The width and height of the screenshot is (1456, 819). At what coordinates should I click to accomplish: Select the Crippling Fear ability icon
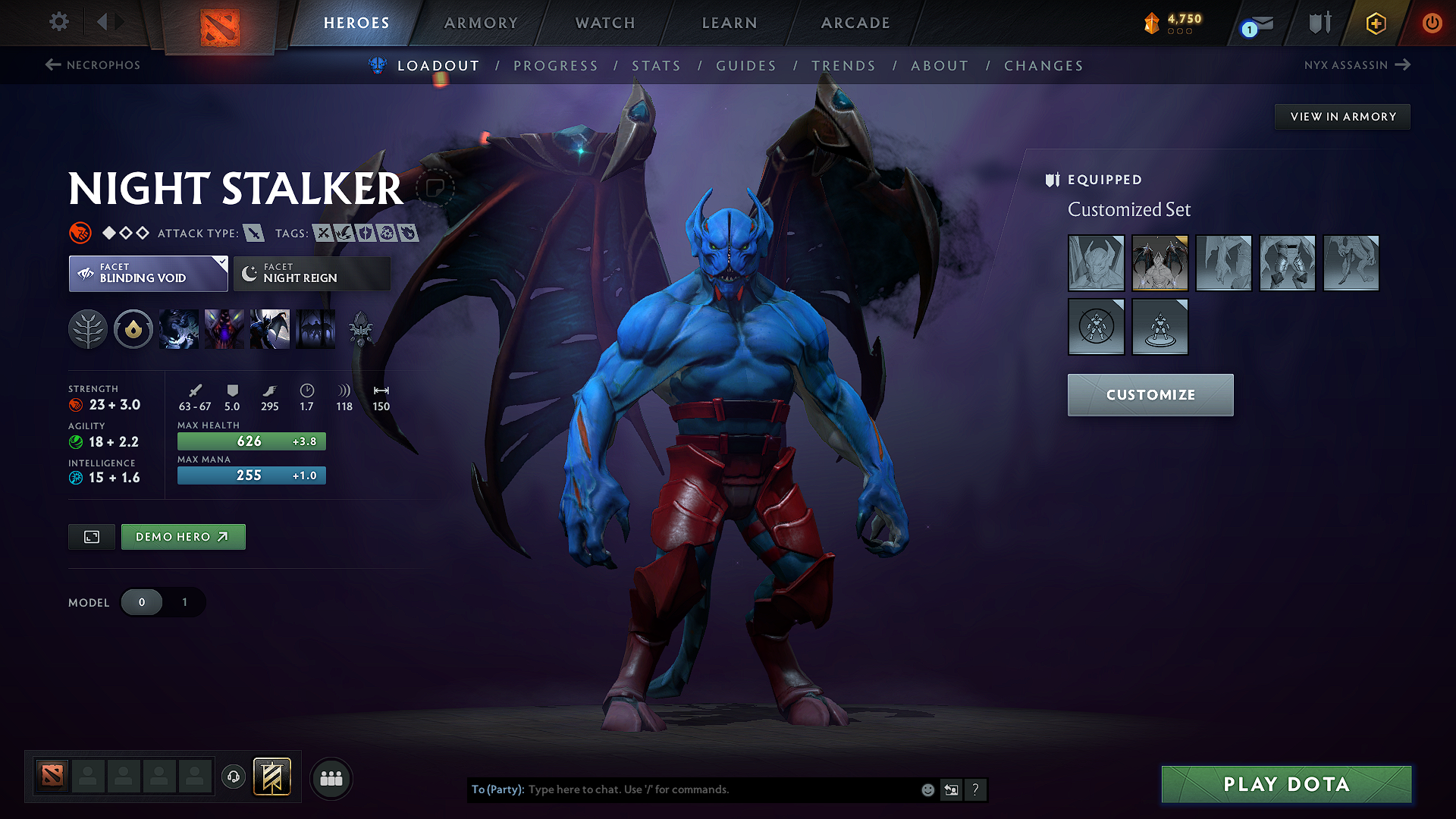224,329
